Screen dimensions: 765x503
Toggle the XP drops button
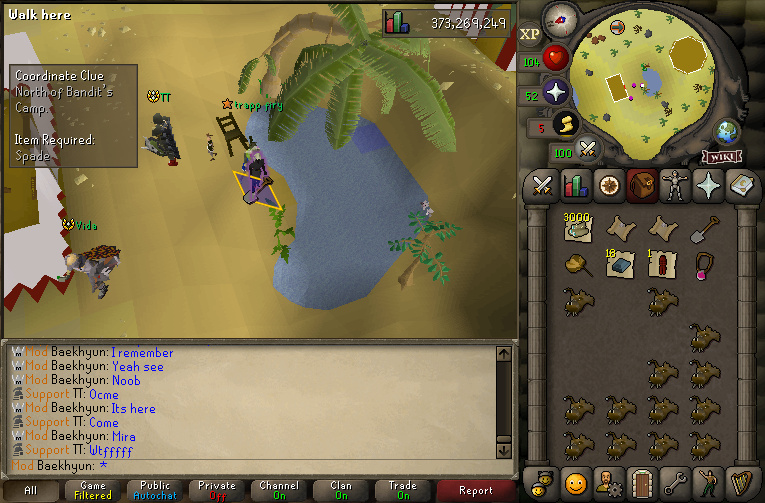pyautogui.click(x=530, y=33)
